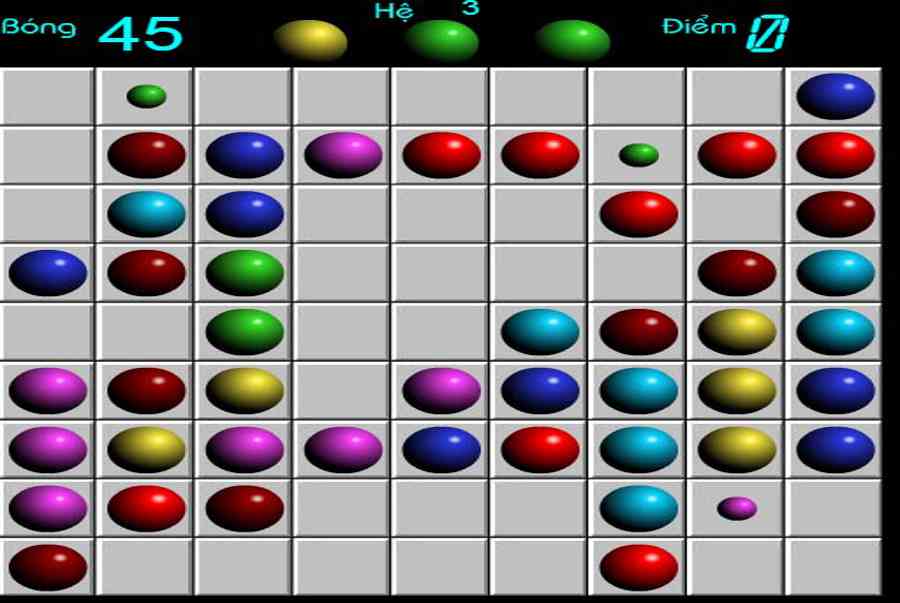
Task: Choose the bright red ball between magenta and dark red
Action: tap(146, 508)
